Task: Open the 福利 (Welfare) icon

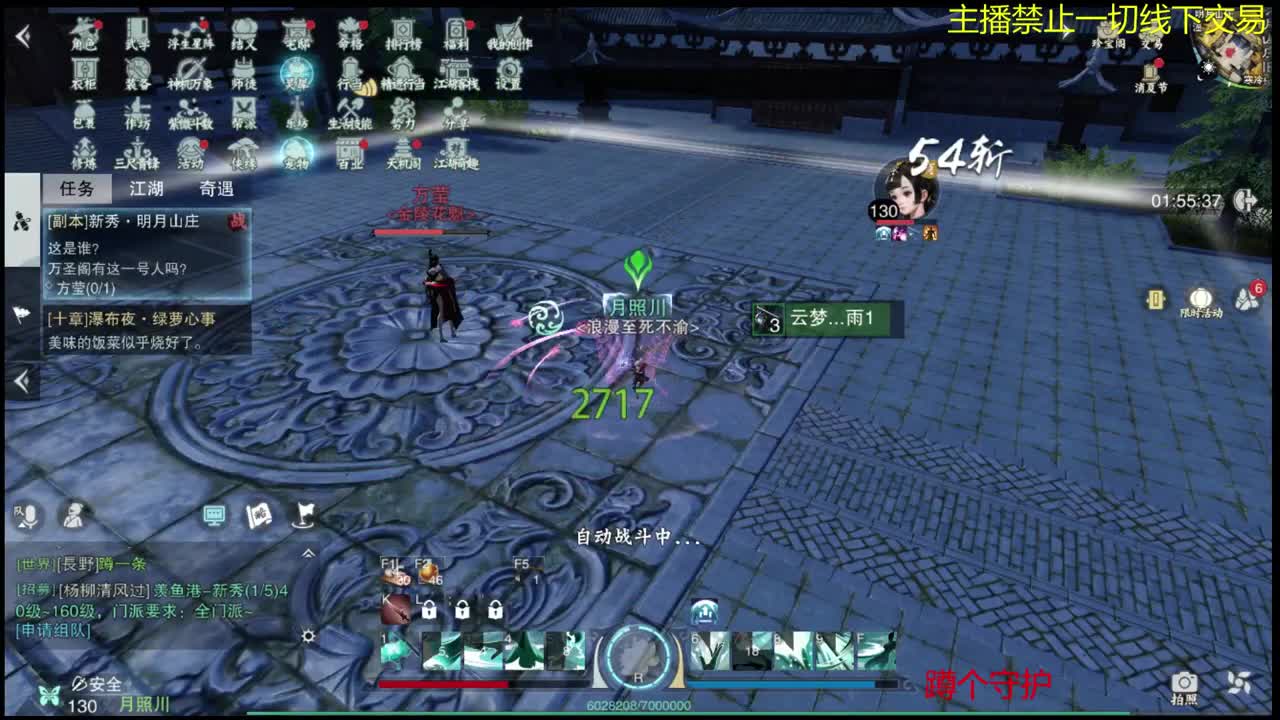Action: pyautogui.click(x=454, y=30)
